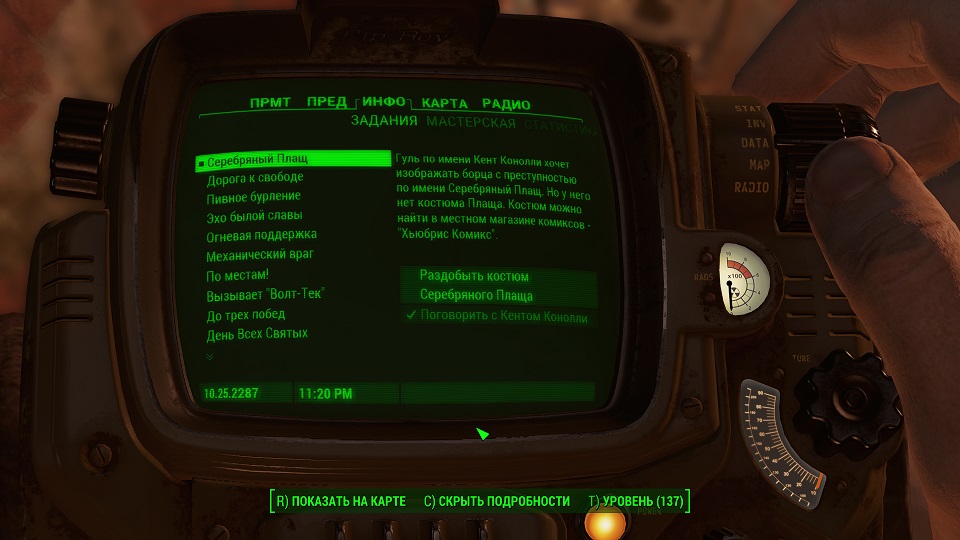This screenshot has height=540, width=960.
Task: Select the quest День Всех Святых
Action: click(257, 333)
